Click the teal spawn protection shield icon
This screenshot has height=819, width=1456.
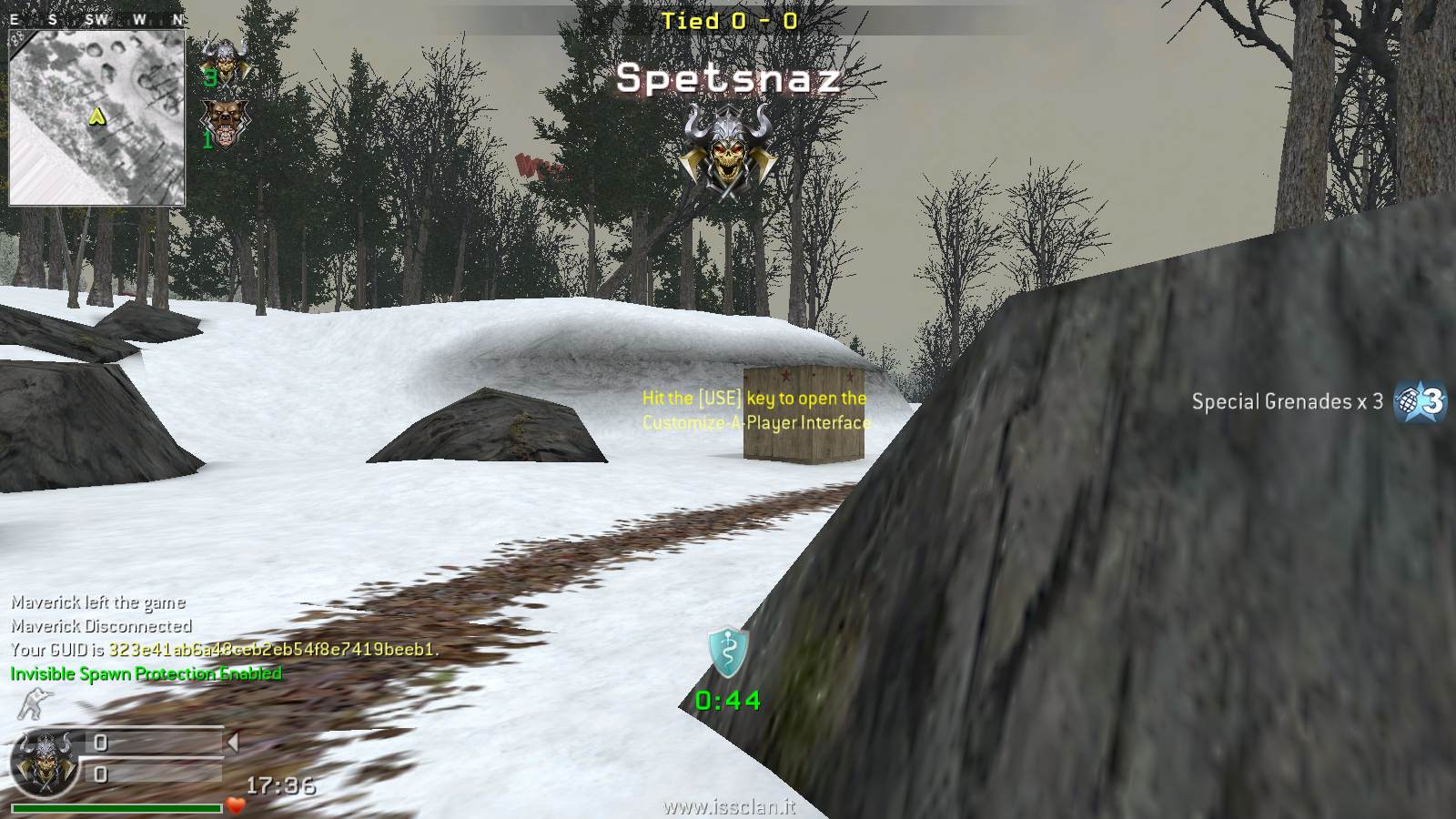point(728,652)
